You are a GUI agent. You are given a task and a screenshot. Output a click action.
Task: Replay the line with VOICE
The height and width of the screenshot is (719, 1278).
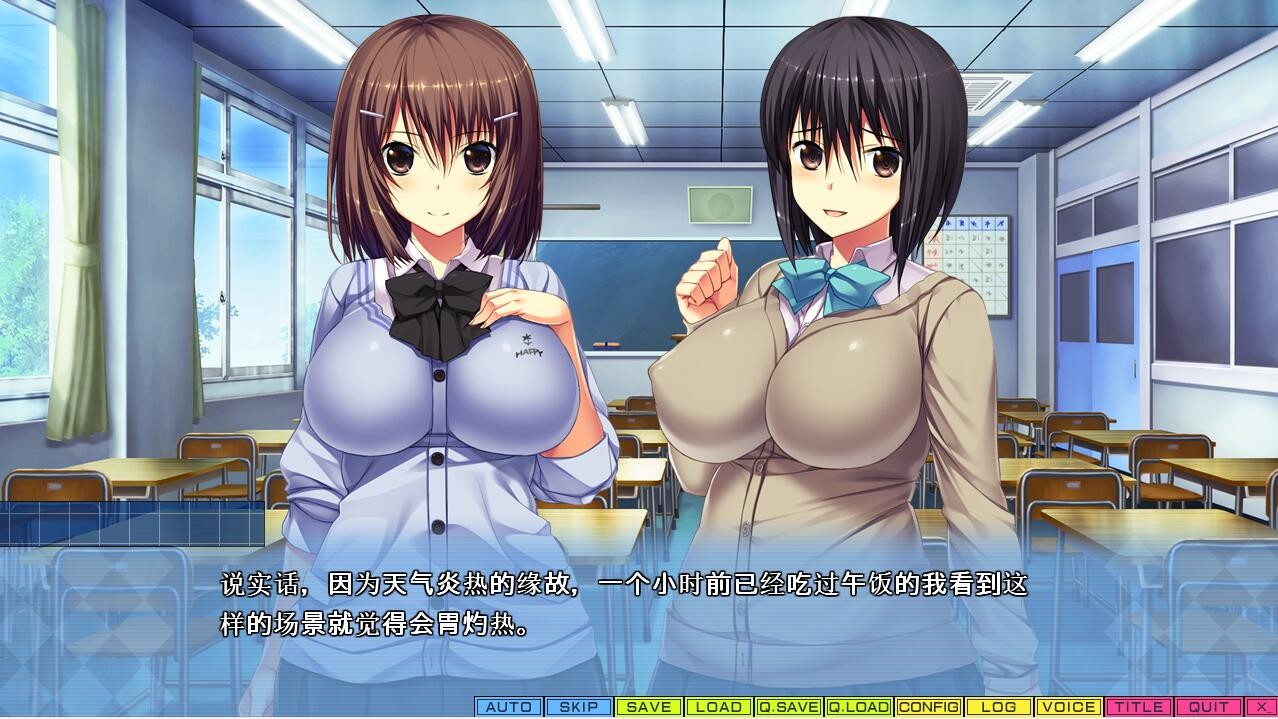[x=1069, y=707]
